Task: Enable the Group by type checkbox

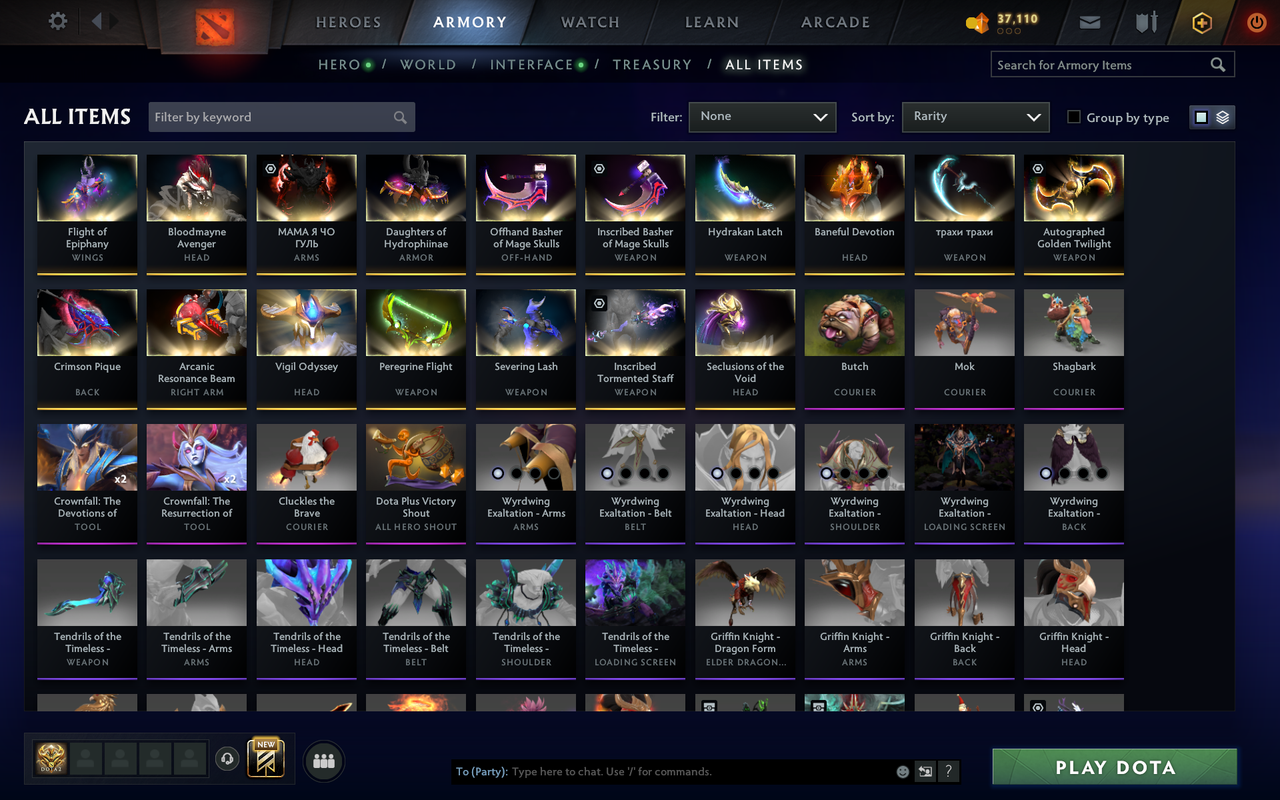Action: (x=1076, y=117)
